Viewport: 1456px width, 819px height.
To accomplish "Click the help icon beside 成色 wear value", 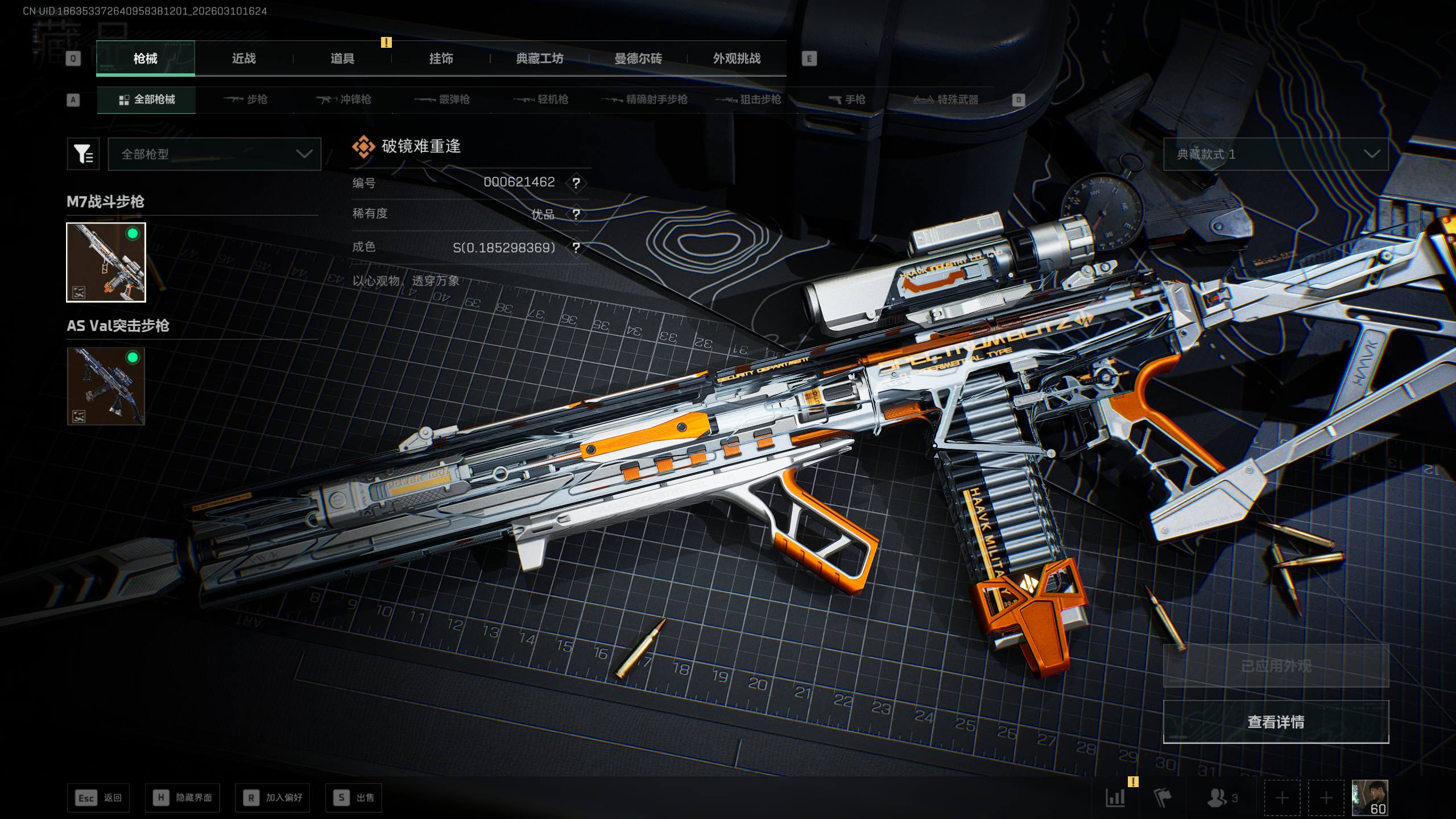I will [576, 248].
